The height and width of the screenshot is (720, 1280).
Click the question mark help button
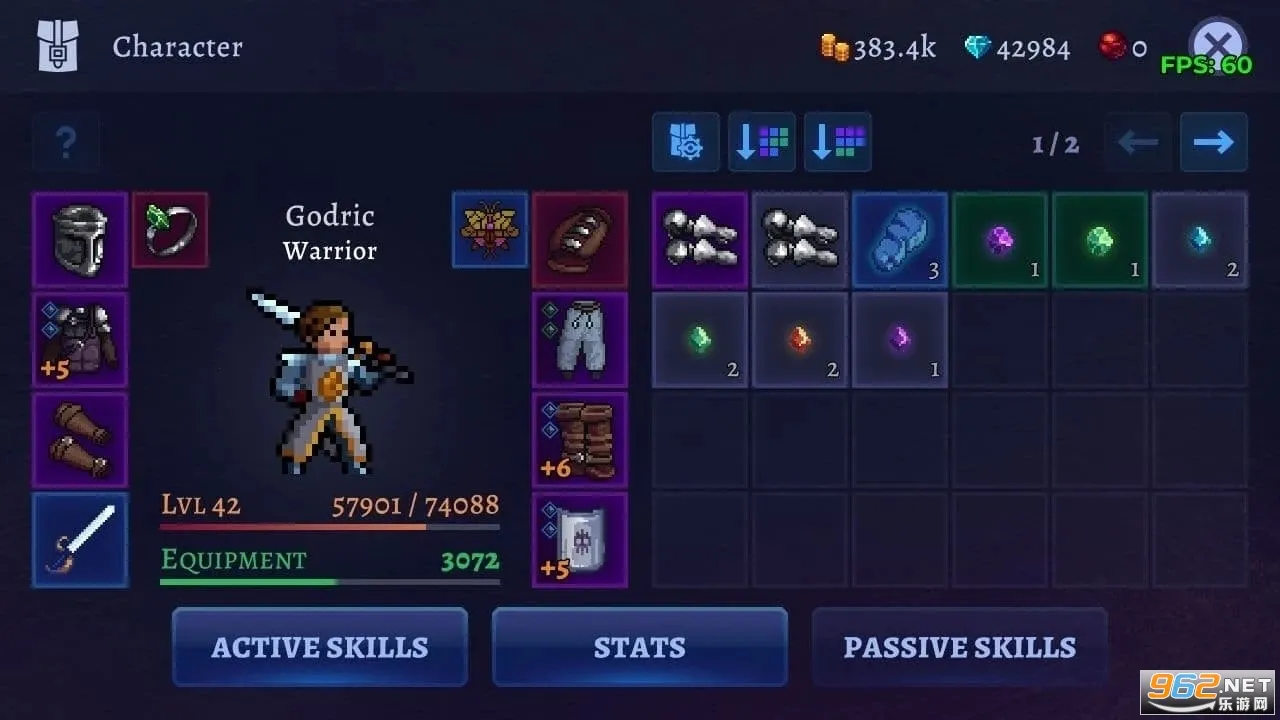point(66,142)
